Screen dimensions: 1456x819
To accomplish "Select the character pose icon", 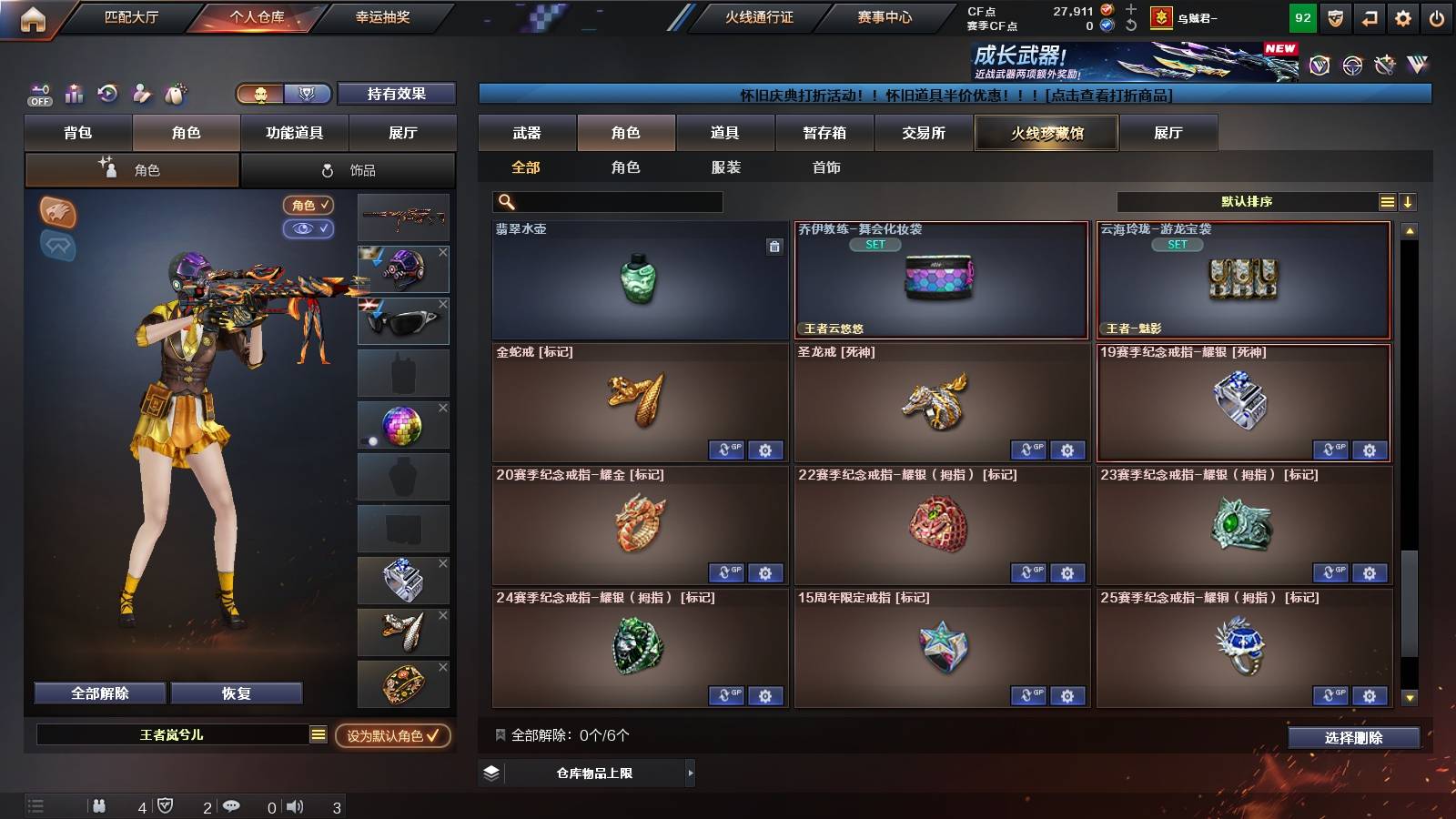I will 141,94.
